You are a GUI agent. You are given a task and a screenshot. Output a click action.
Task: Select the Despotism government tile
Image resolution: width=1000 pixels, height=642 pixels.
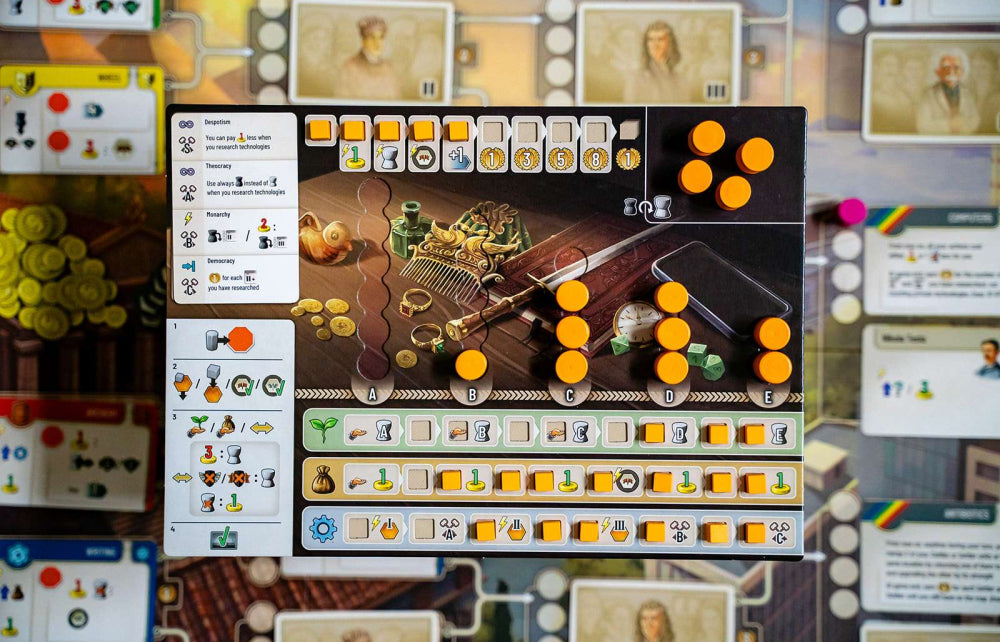pos(234,136)
